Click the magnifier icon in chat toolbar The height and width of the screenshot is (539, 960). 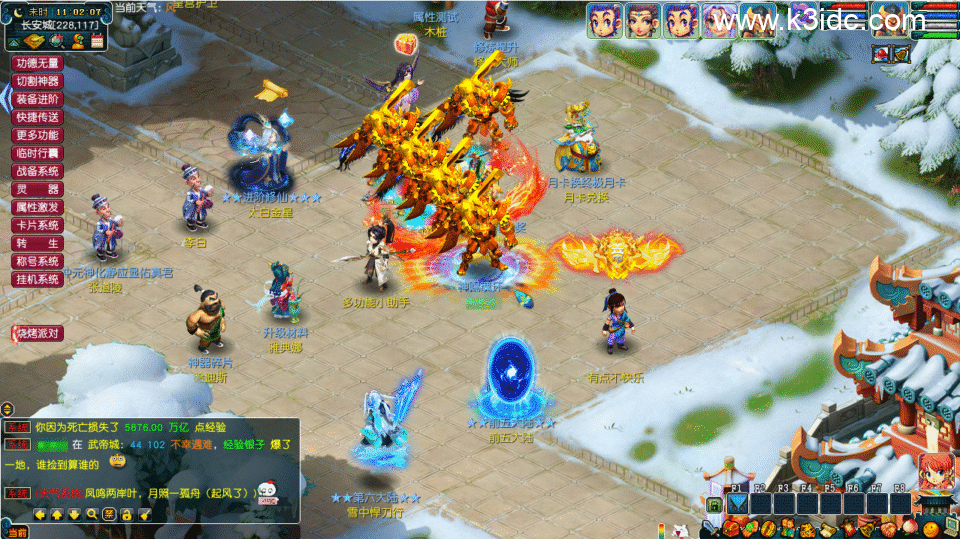coord(91,514)
